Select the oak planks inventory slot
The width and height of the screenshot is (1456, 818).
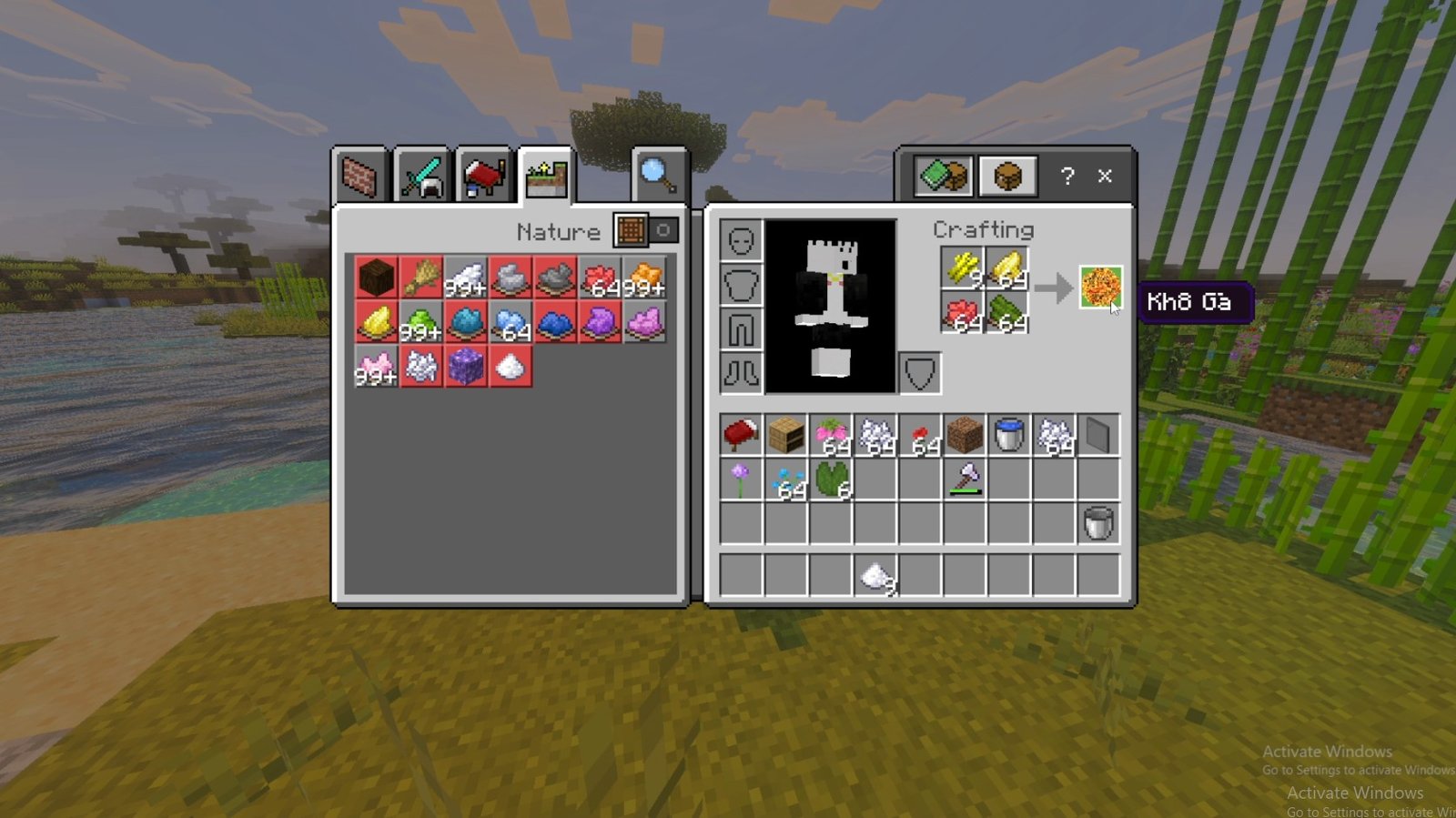[785, 435]
